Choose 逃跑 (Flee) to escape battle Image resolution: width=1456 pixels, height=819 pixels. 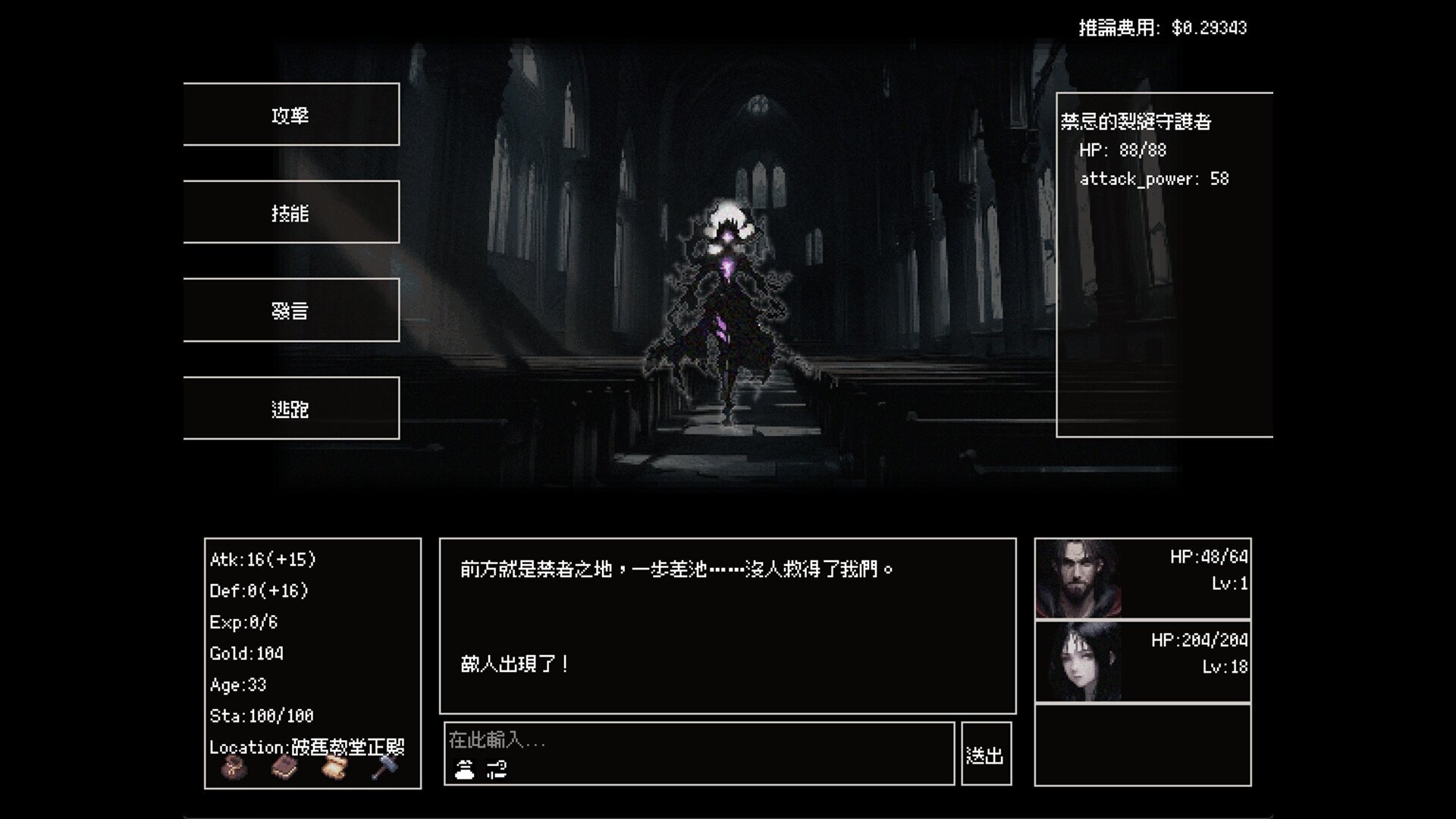[x=291, y=409]
